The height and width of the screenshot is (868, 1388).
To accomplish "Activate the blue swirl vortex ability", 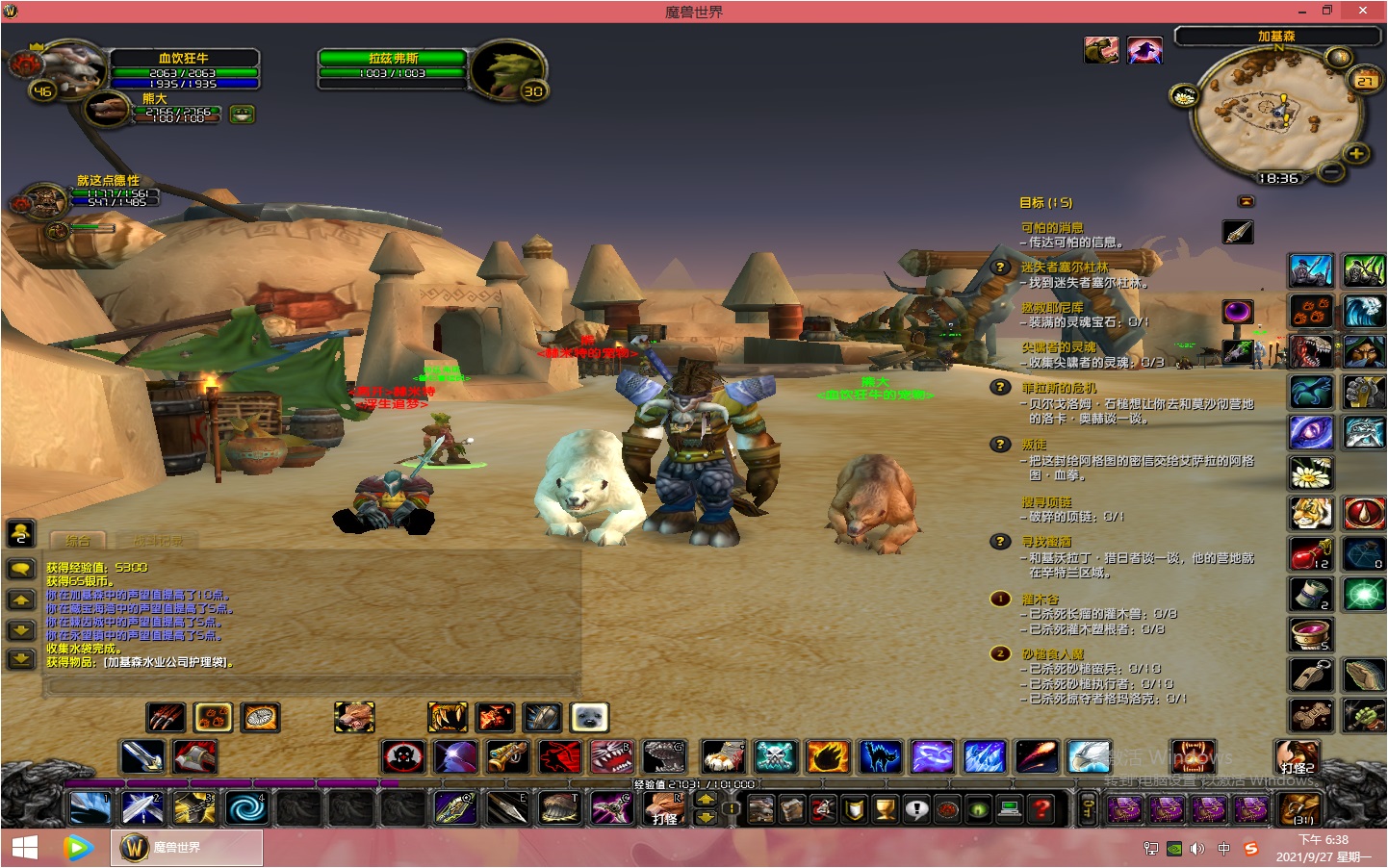I will (x=244, y=808).
